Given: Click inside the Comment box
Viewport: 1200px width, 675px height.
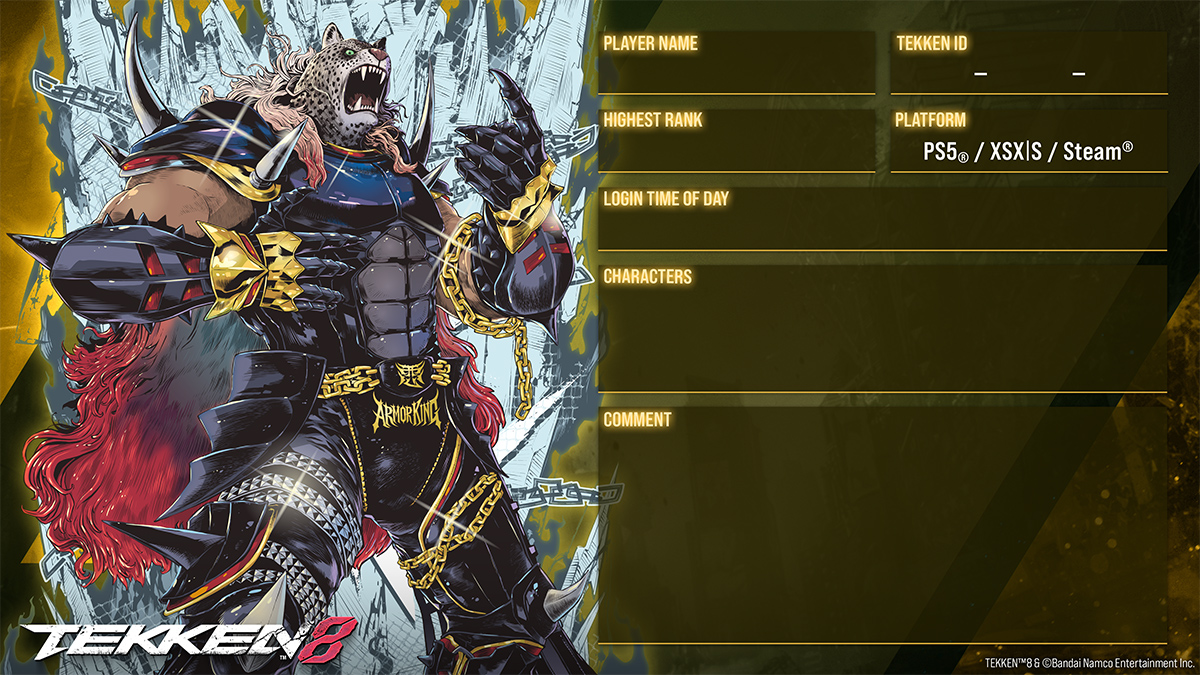Looking at the screenshot, I should click(882, 530).
